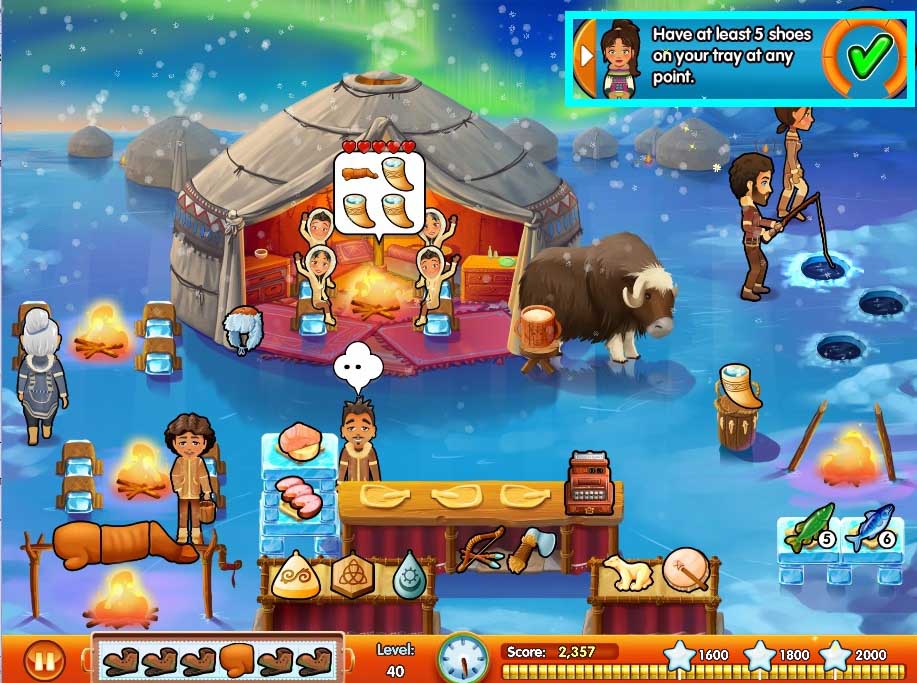Viewport: 917px width, 683px height.
Task: Open the cash register on the counter
Action: point(591,482)
